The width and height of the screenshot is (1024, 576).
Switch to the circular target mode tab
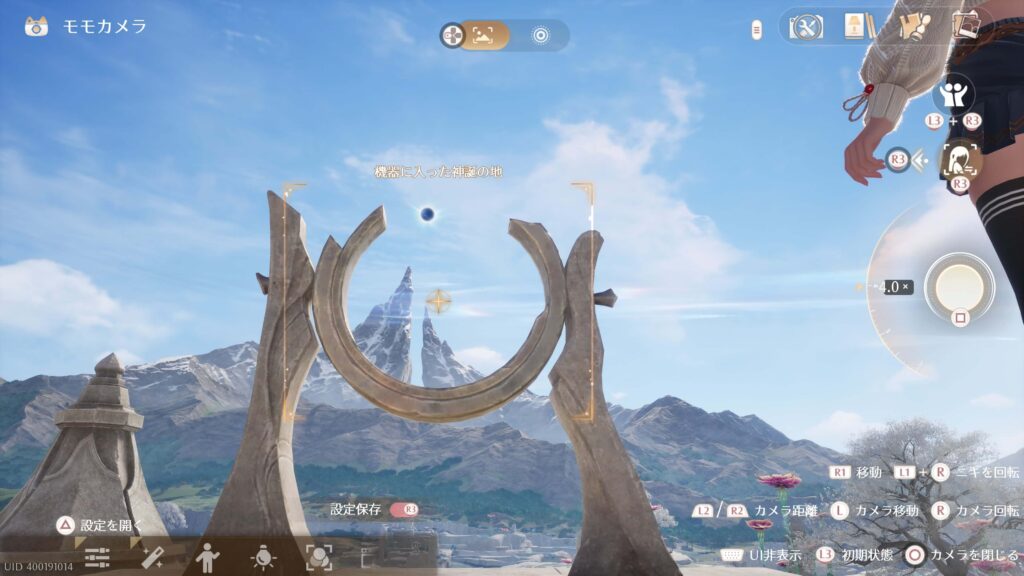pyautogui.click(x=541, y=35)
